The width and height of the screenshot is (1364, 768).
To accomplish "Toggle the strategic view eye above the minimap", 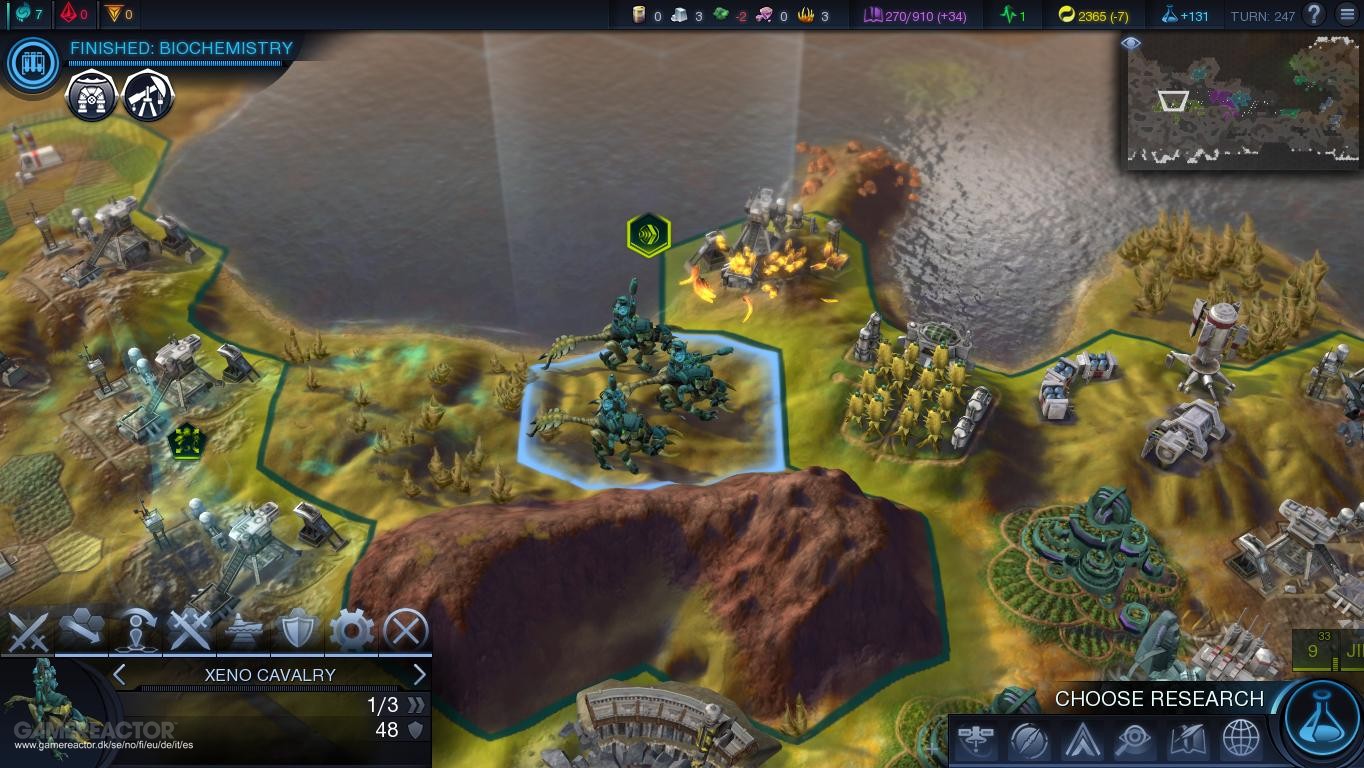I will coord(1130,44).
